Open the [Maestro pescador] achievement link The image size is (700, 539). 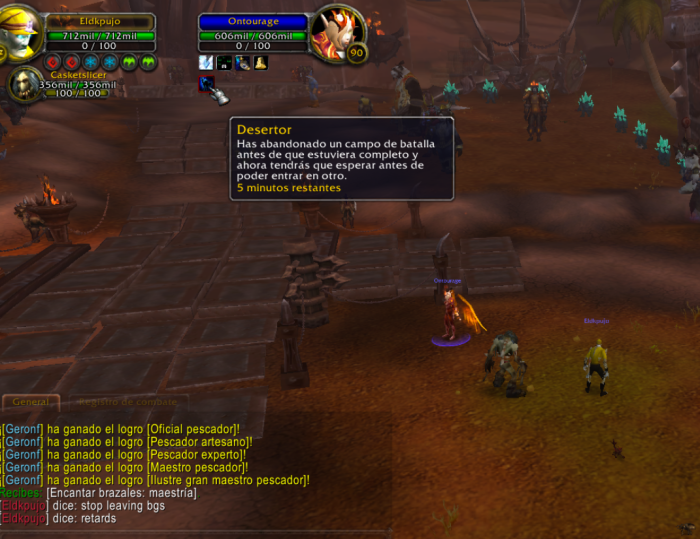(194, 467)
